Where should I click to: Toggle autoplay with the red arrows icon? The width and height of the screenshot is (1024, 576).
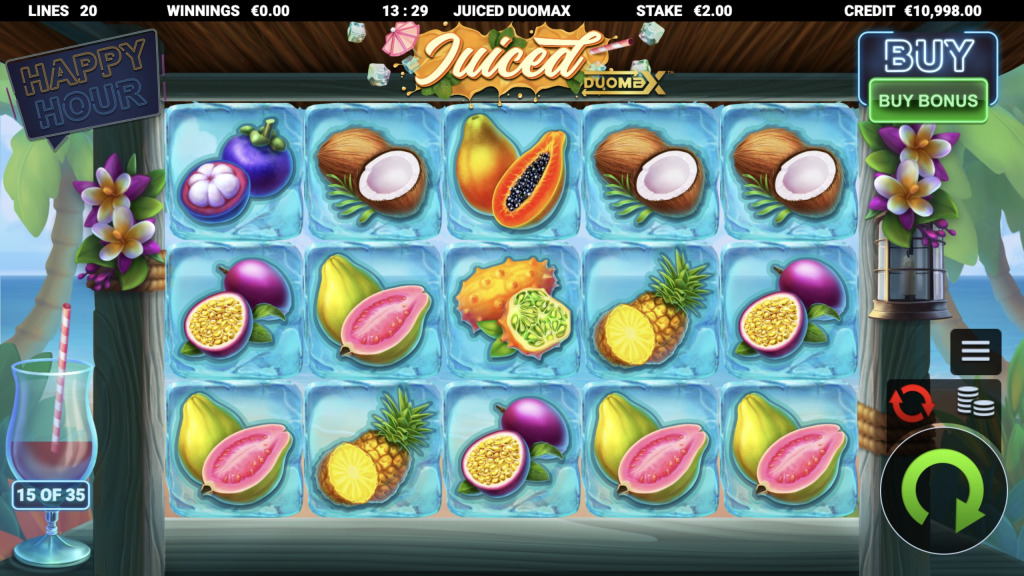click(911, 402)
